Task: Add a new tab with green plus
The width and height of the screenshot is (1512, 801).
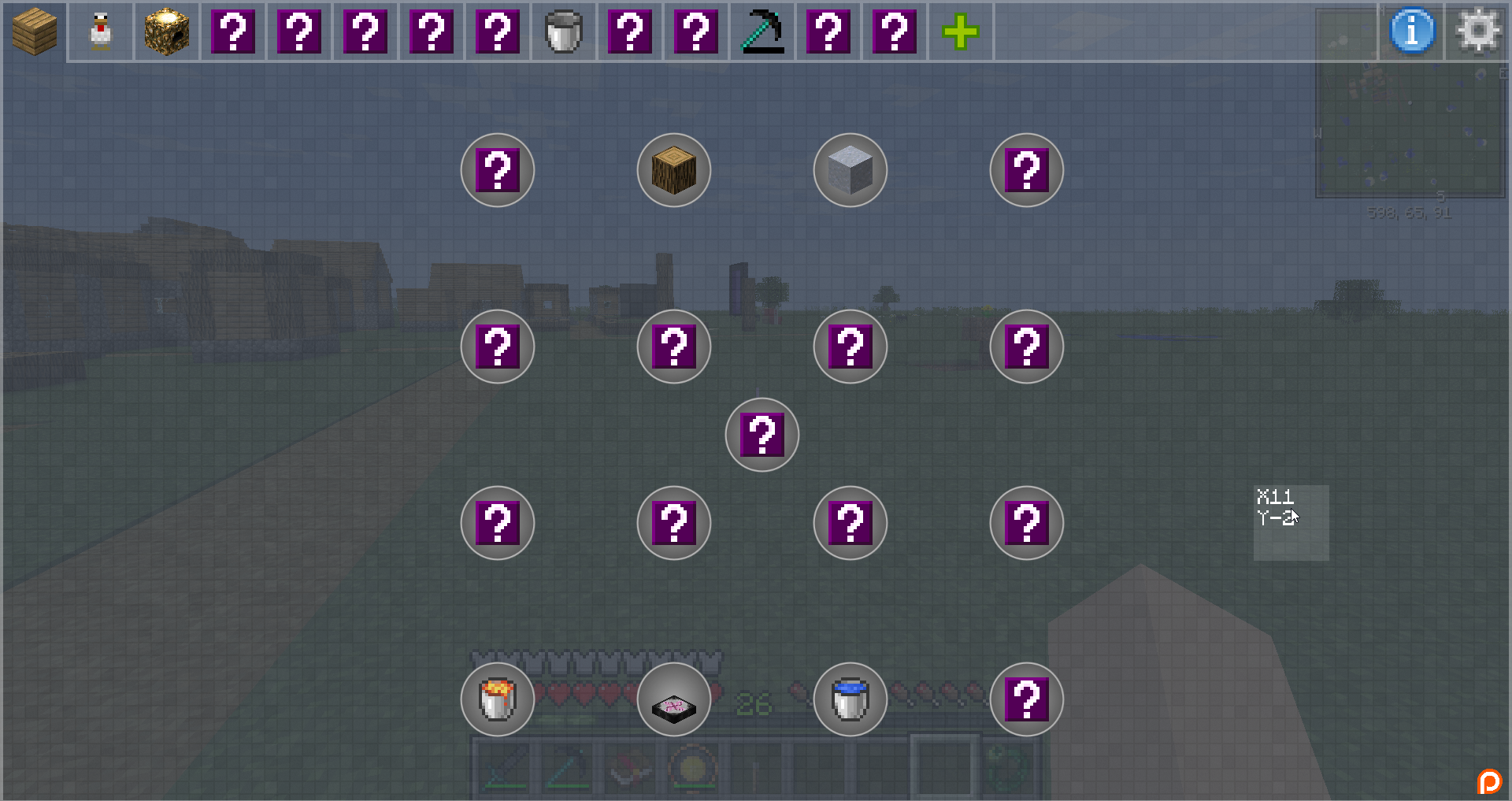Action: pos(961,32)
